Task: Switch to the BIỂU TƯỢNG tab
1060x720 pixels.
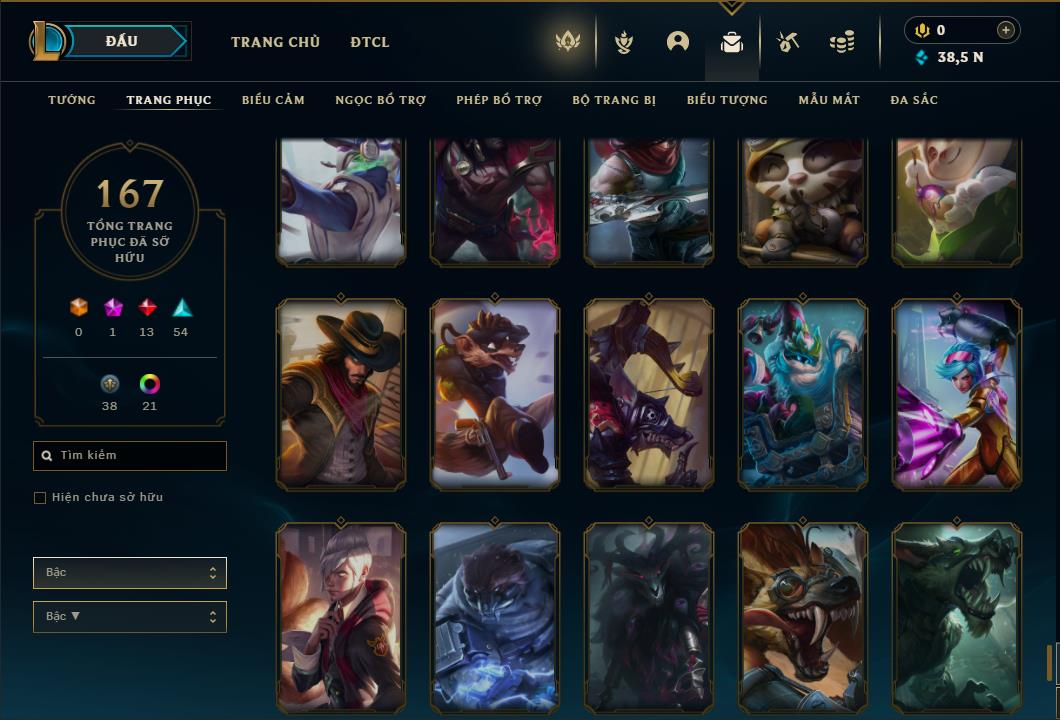Action: (x=727, y=100)
